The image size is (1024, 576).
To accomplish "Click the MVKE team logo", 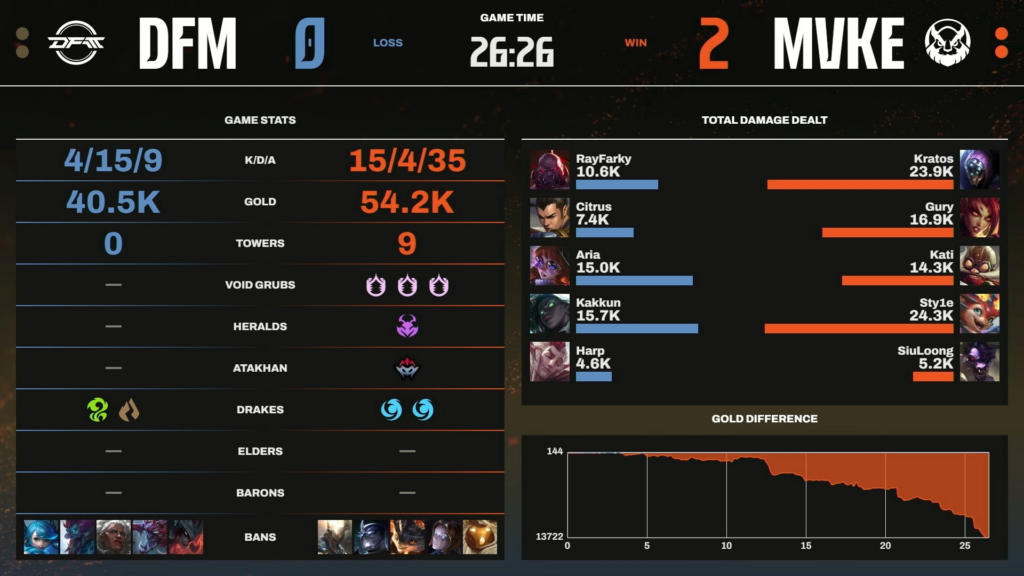I will coord(946,43).
